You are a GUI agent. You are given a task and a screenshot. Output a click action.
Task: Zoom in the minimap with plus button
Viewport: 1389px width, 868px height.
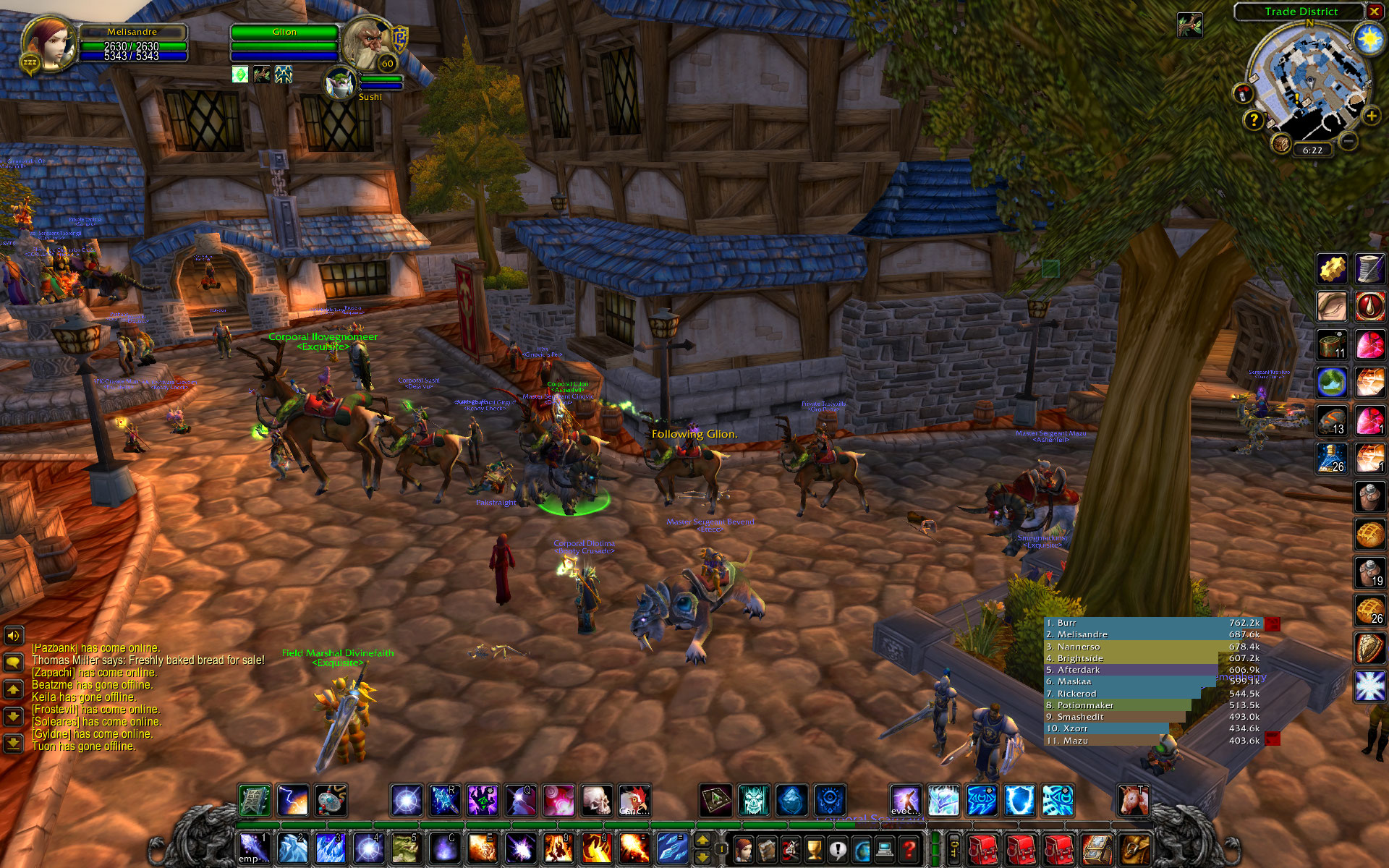tap(1370, 116)
